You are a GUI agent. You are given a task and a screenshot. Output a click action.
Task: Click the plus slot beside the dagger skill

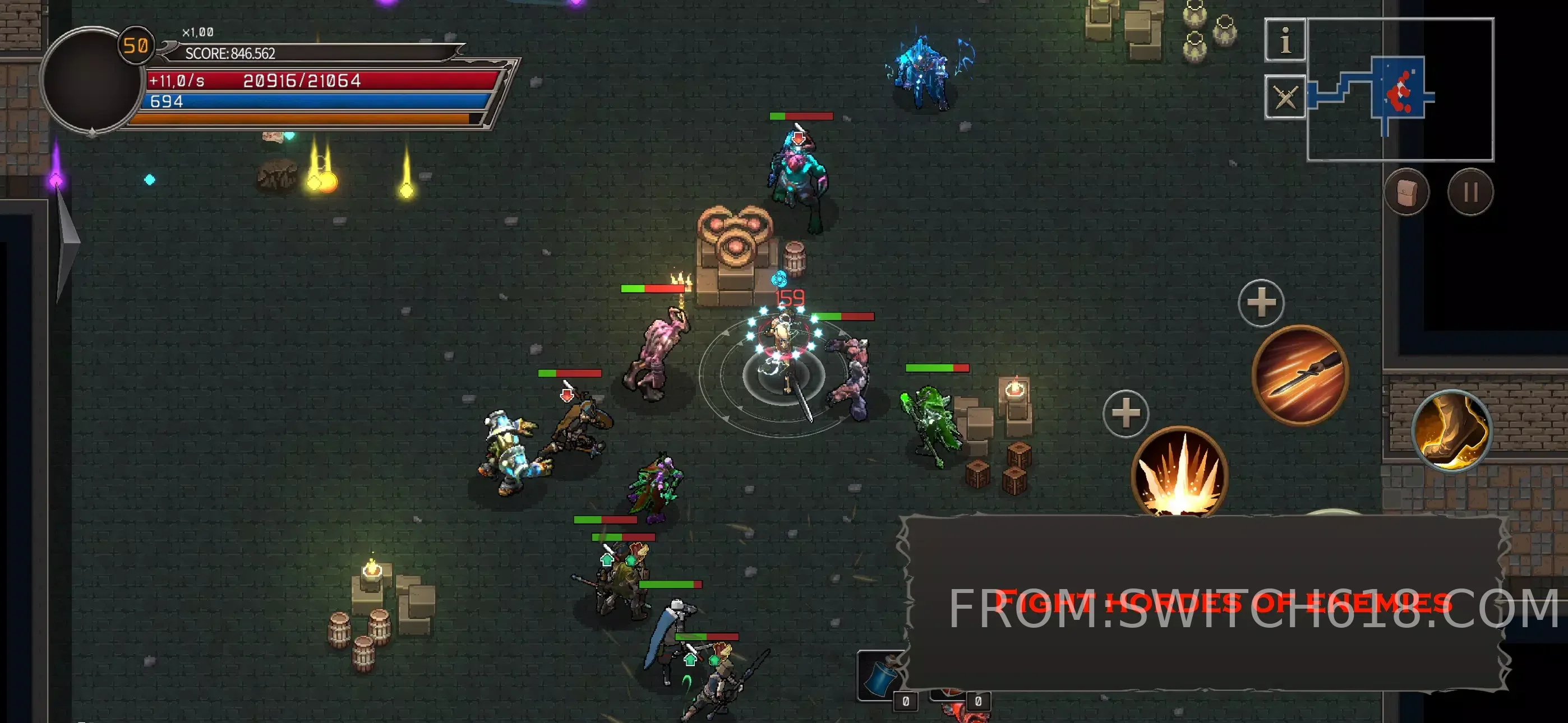pos(1261,303)
